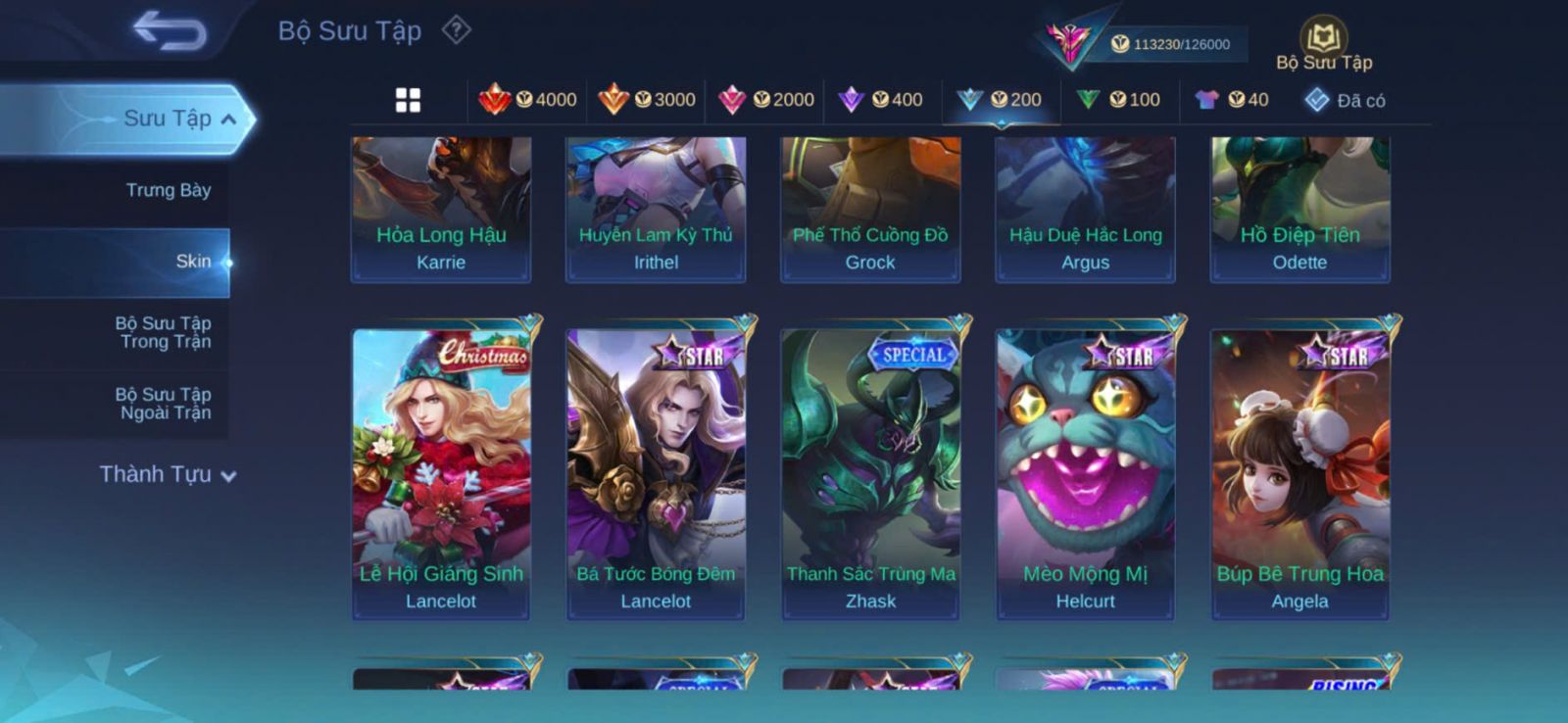The height and width of the screenshot is (723, 1568).
Task: Open the Trưng Bày sidebar entry
Action: coord(168,190)
